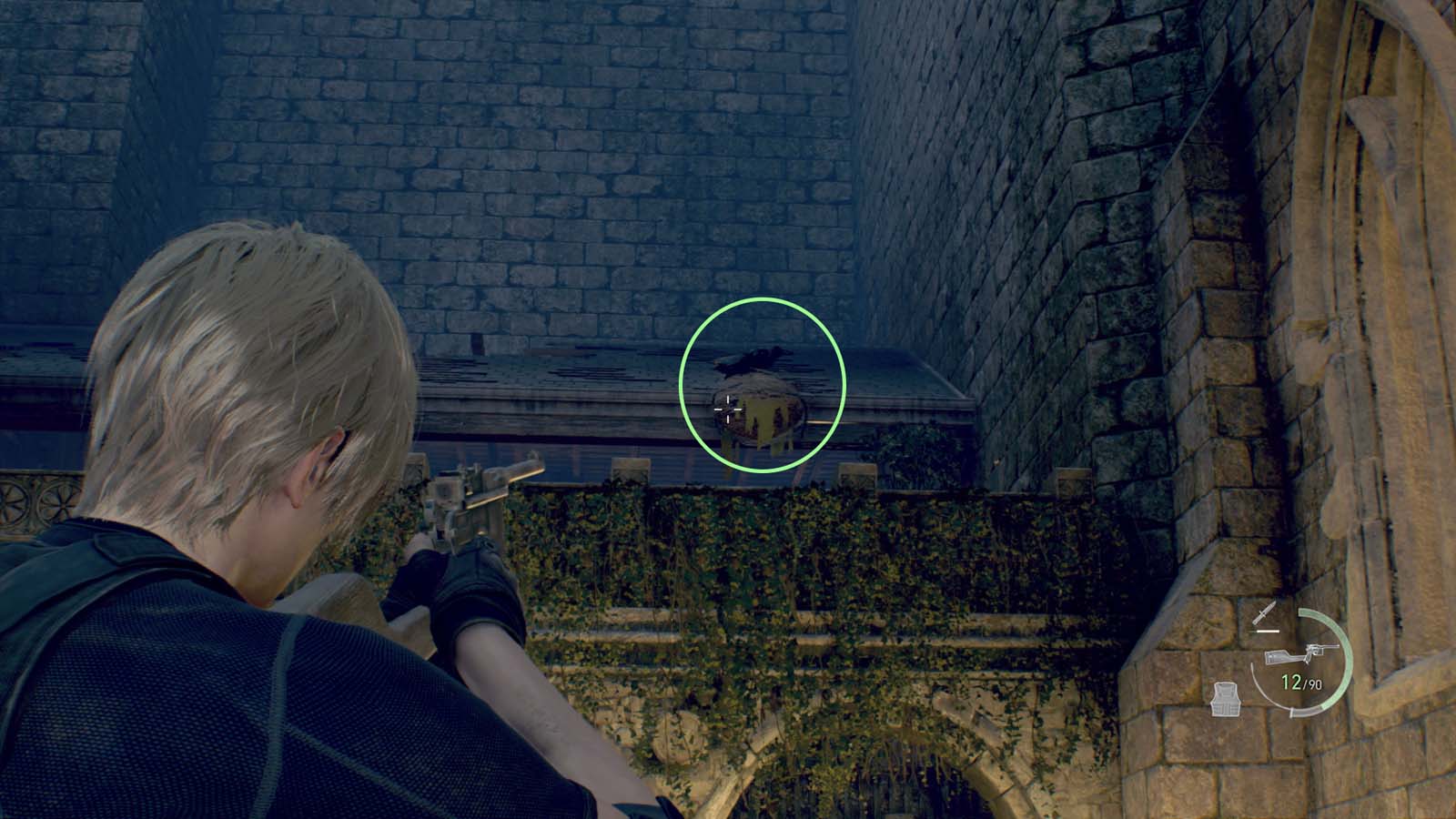Select the combat knife icon in HUD

pos(1266,613)
